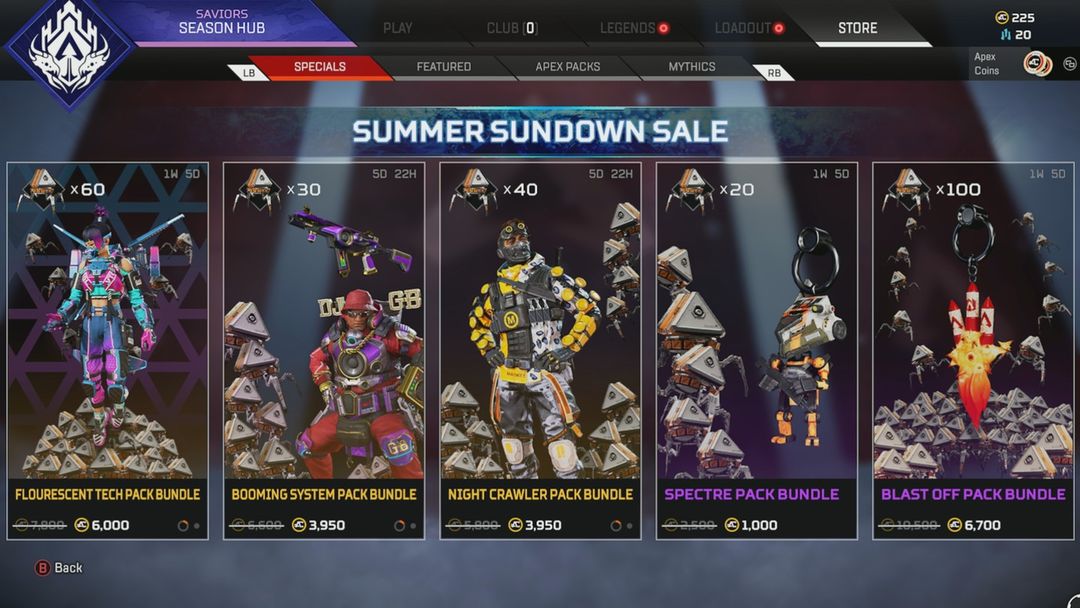Image resolution: width=1080 pixels, height=608 pixels.
Task: Go back using the Back button
Action: (59, 568)
